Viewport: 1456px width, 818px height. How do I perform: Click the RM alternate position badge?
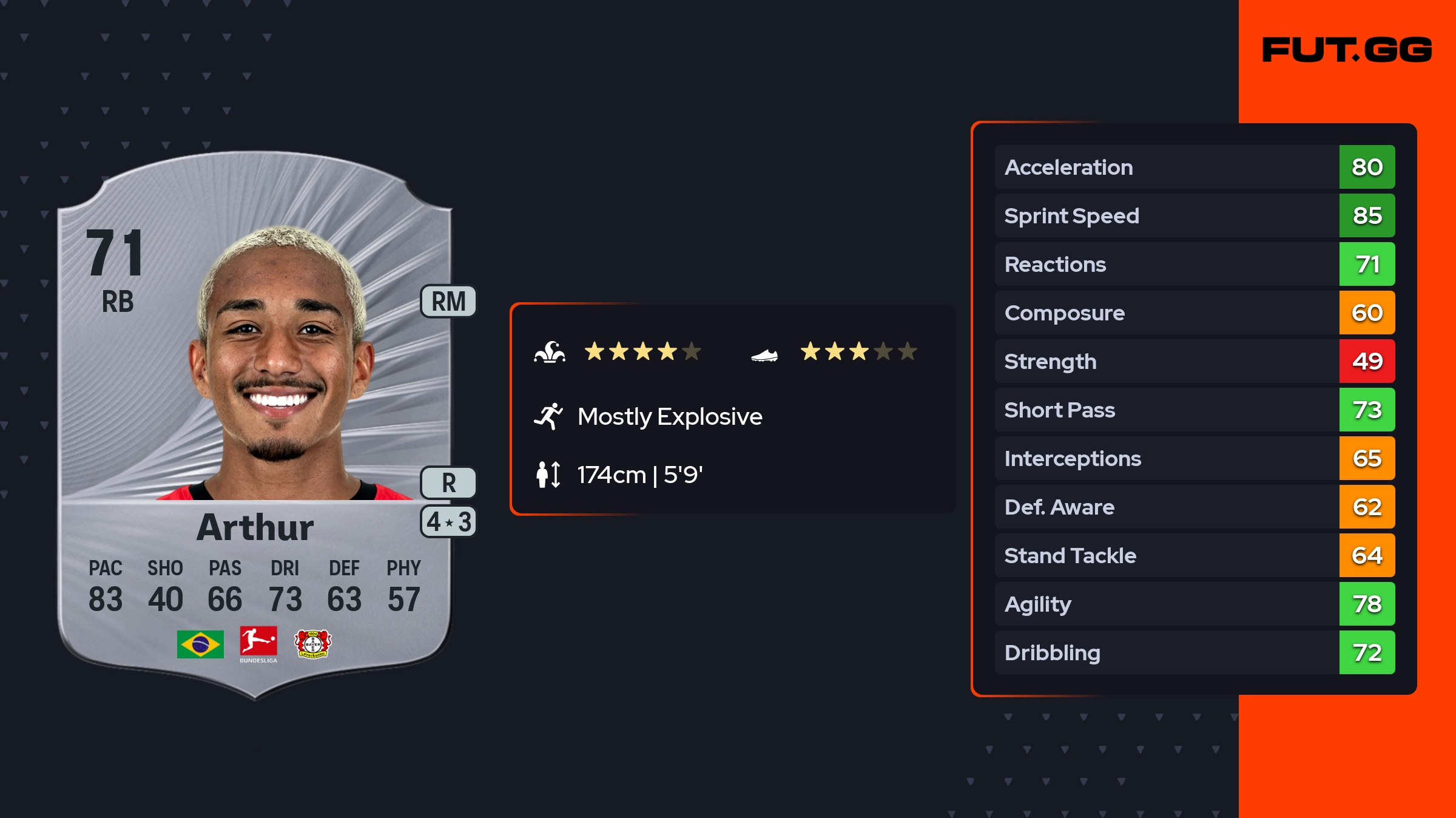point(448,302)
